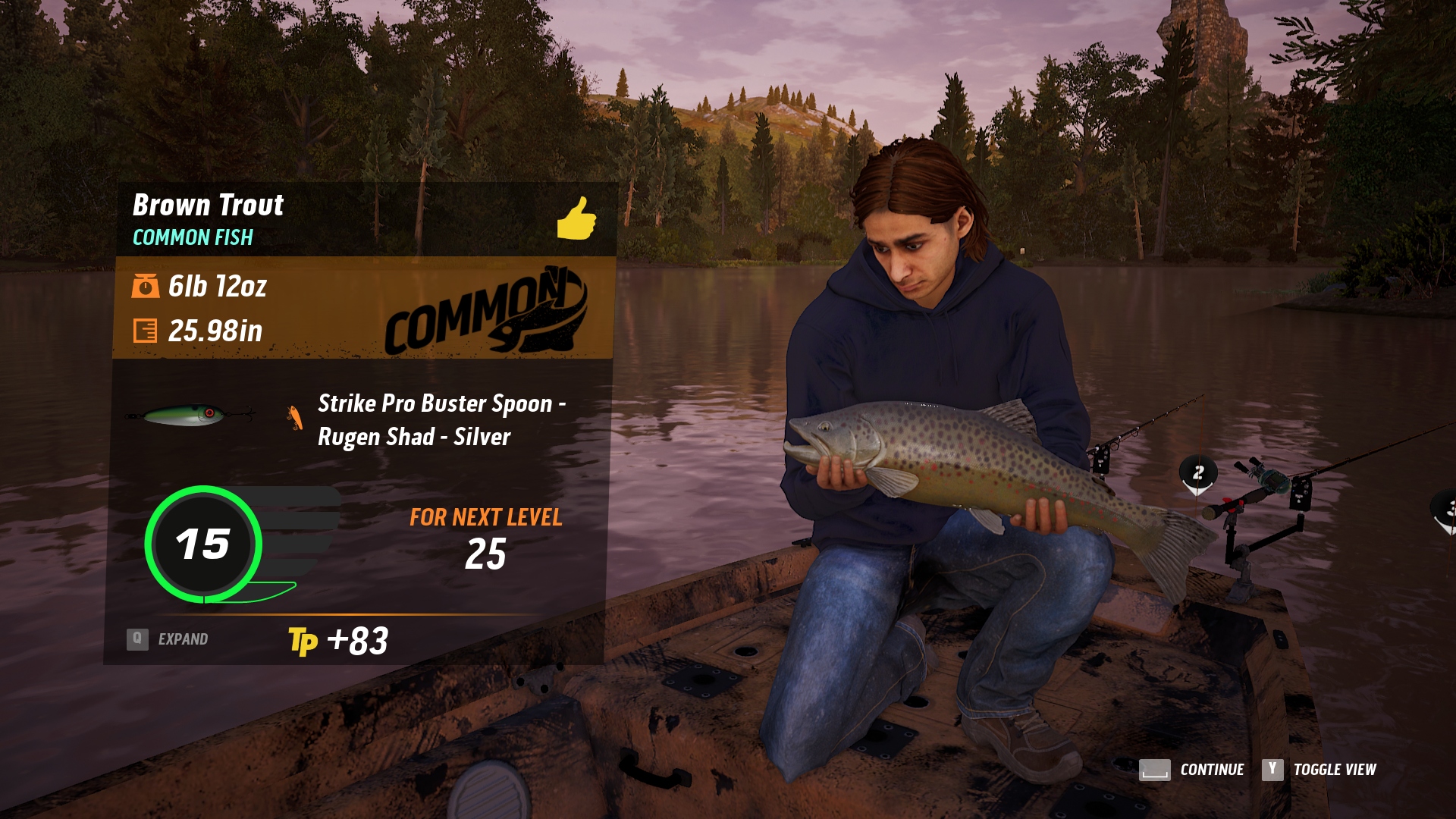Select the Strike Pro Buster Spoon lure thumbnail

[x=190, y=415]
